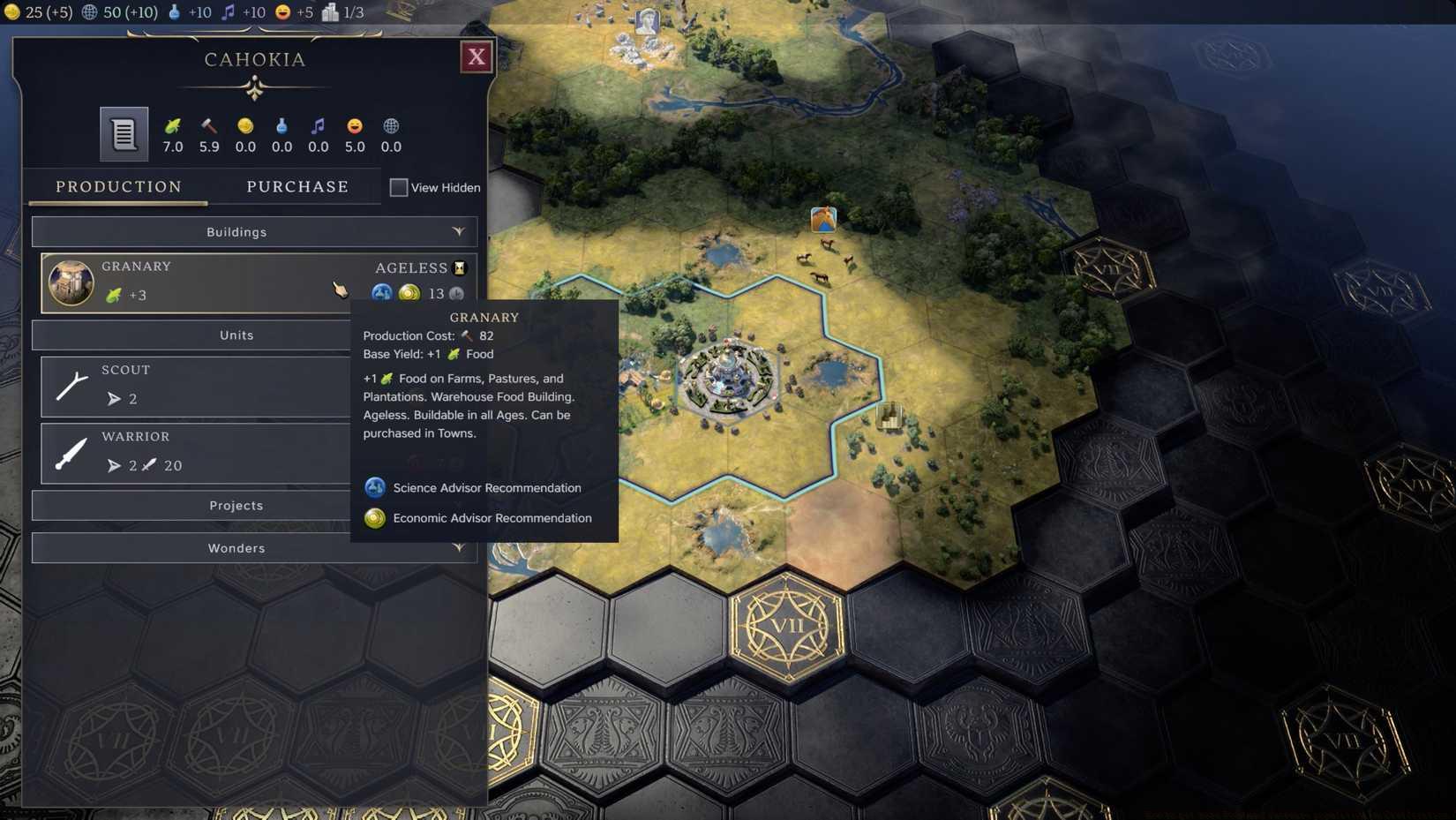This screenshot has width=1456, height=820.
Task: Click the Economic Advisor Recommendation icon
Action: (x=375, y=518)
